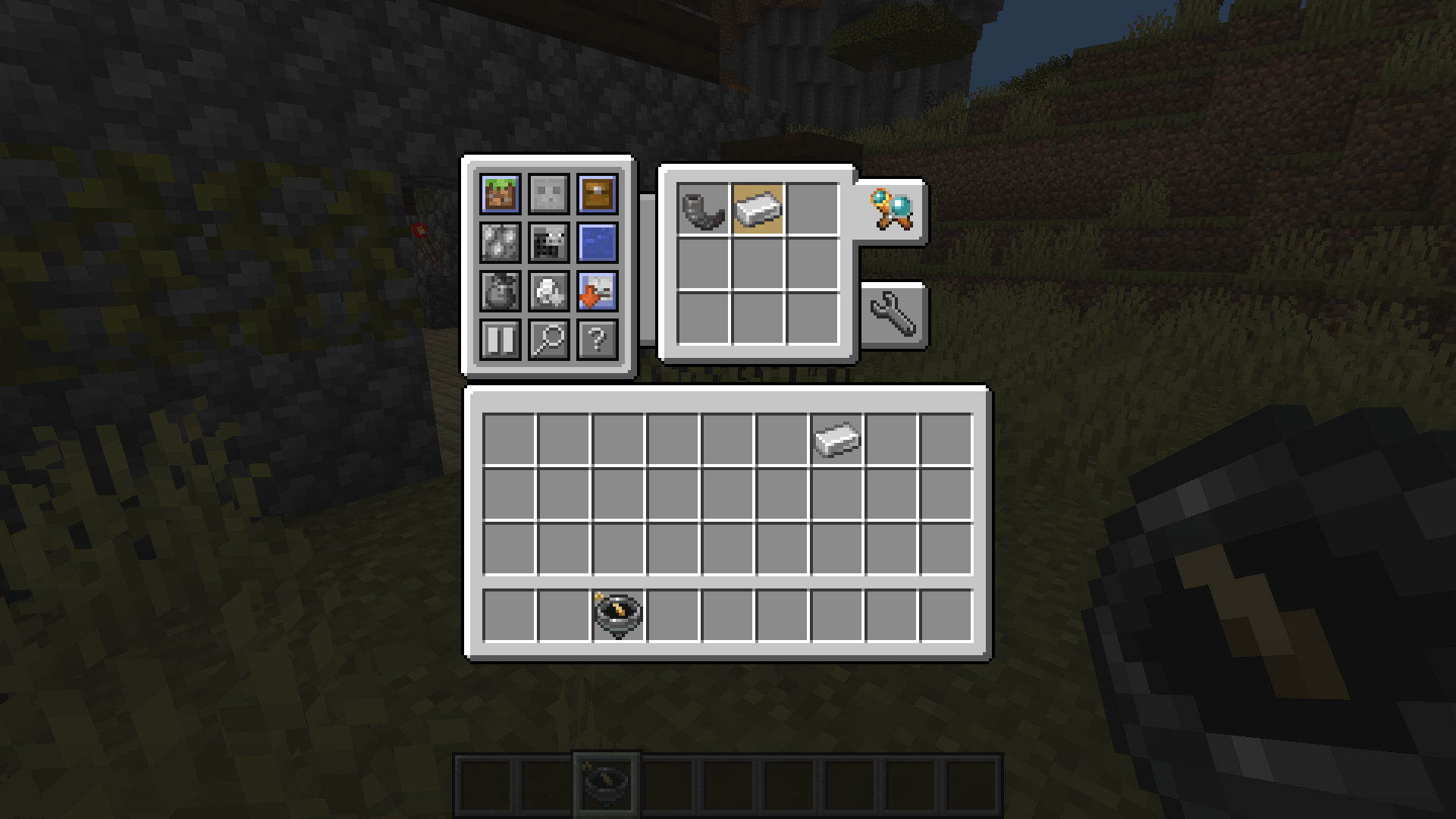Toggle pause with the double-bar icon
The image size is (1456, 819).
click(500, 342)
